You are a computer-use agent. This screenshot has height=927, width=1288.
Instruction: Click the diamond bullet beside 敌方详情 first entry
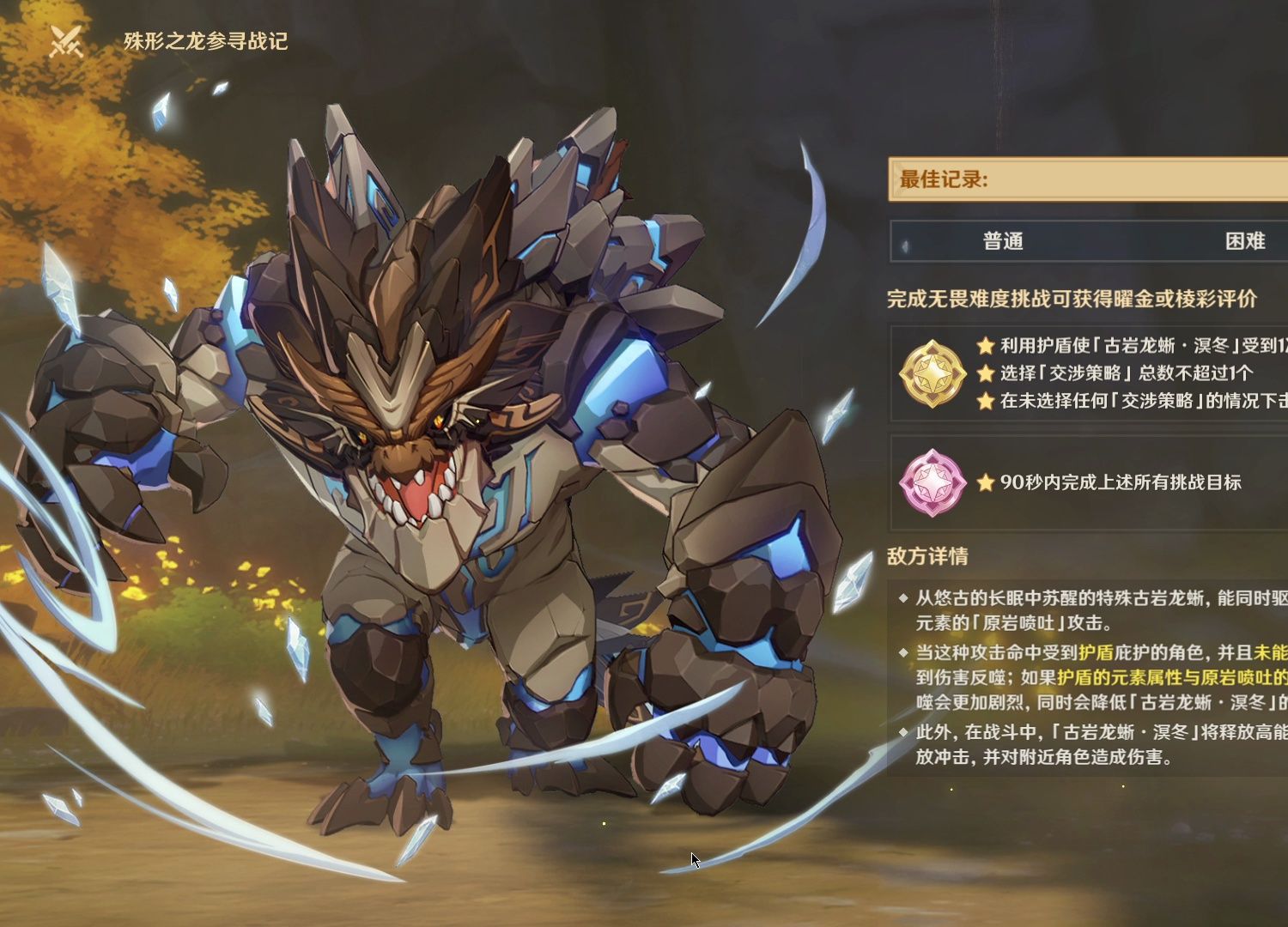[x=902, y=597]
